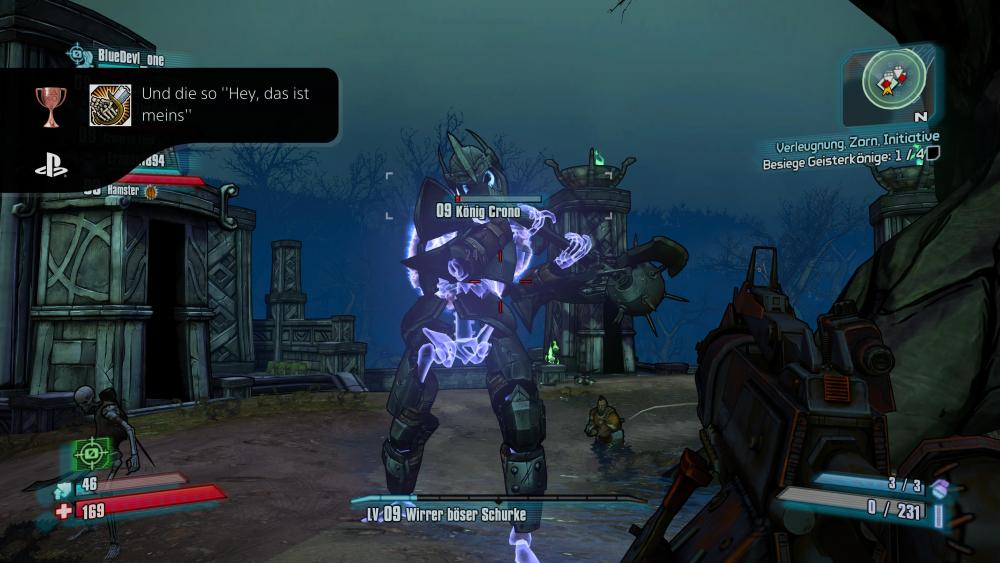
Task: Toggle the Besiege Geisterkönige objective checkbox
Action: coord(933,153)
